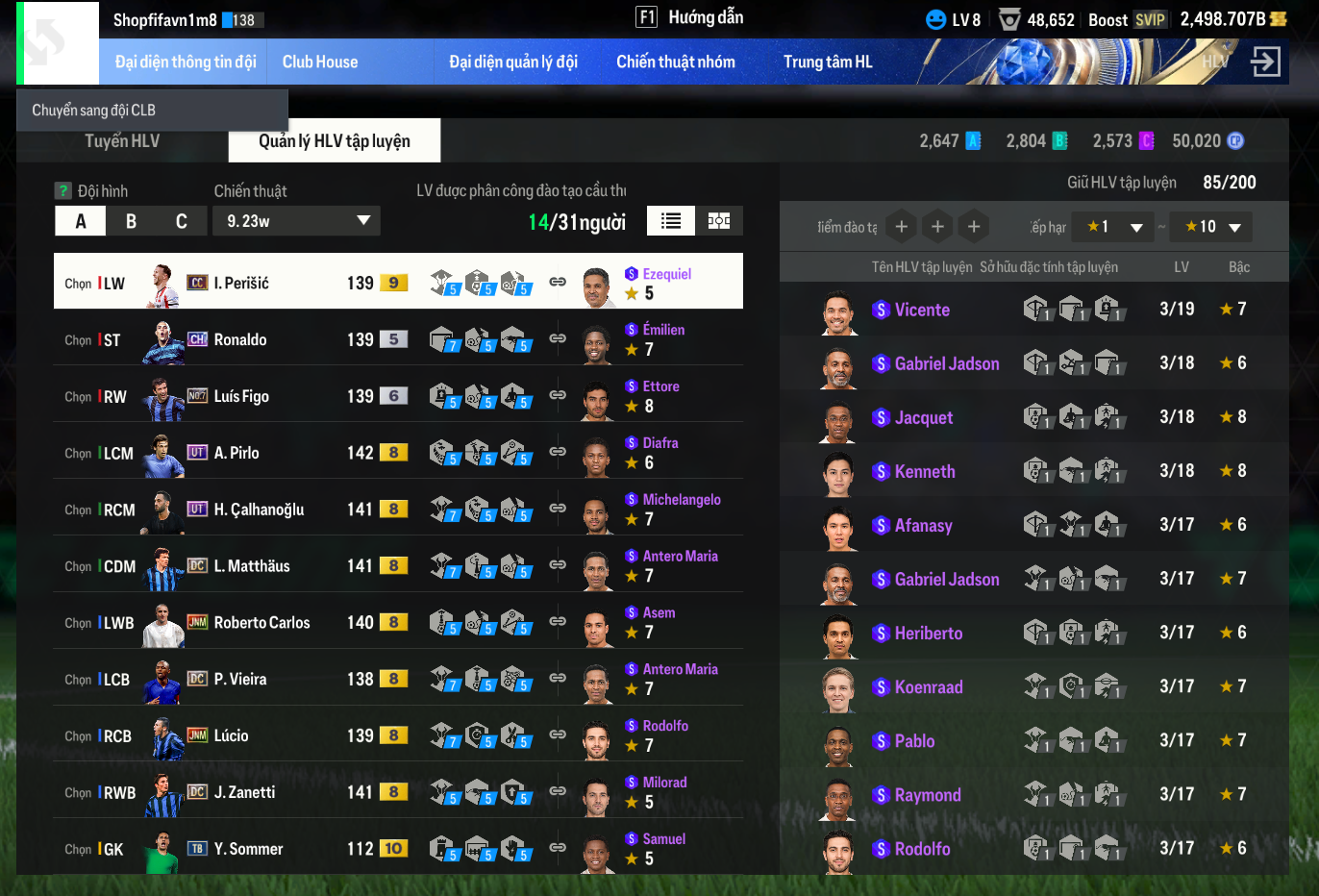Open the 9. 23w tactics dropdown
The image size is (1319, 896).
[x=296, y=221]
